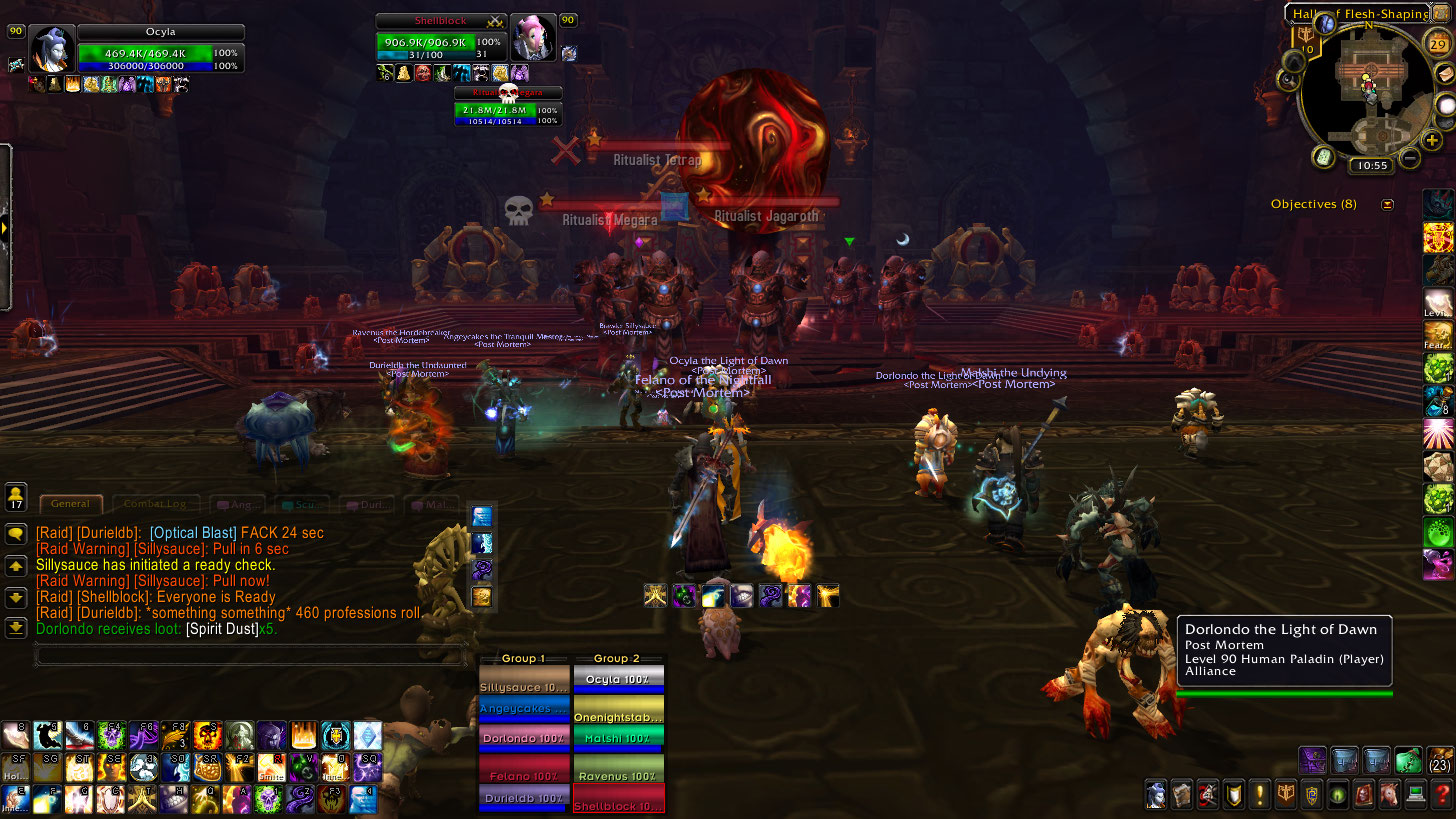Click Ocyla's player portrait frame

[50, 48]
